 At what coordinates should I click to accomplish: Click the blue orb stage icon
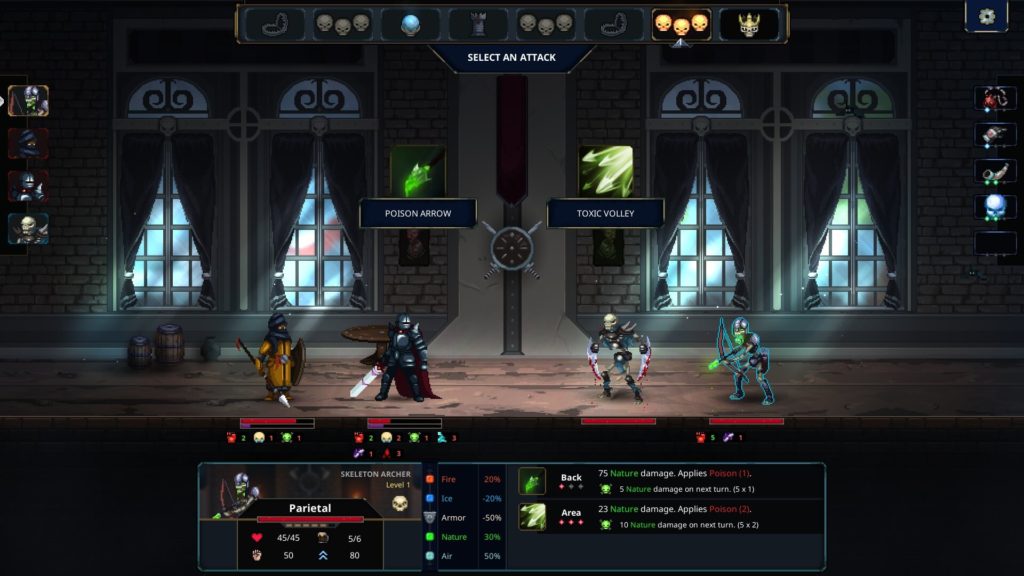[410, 24]
